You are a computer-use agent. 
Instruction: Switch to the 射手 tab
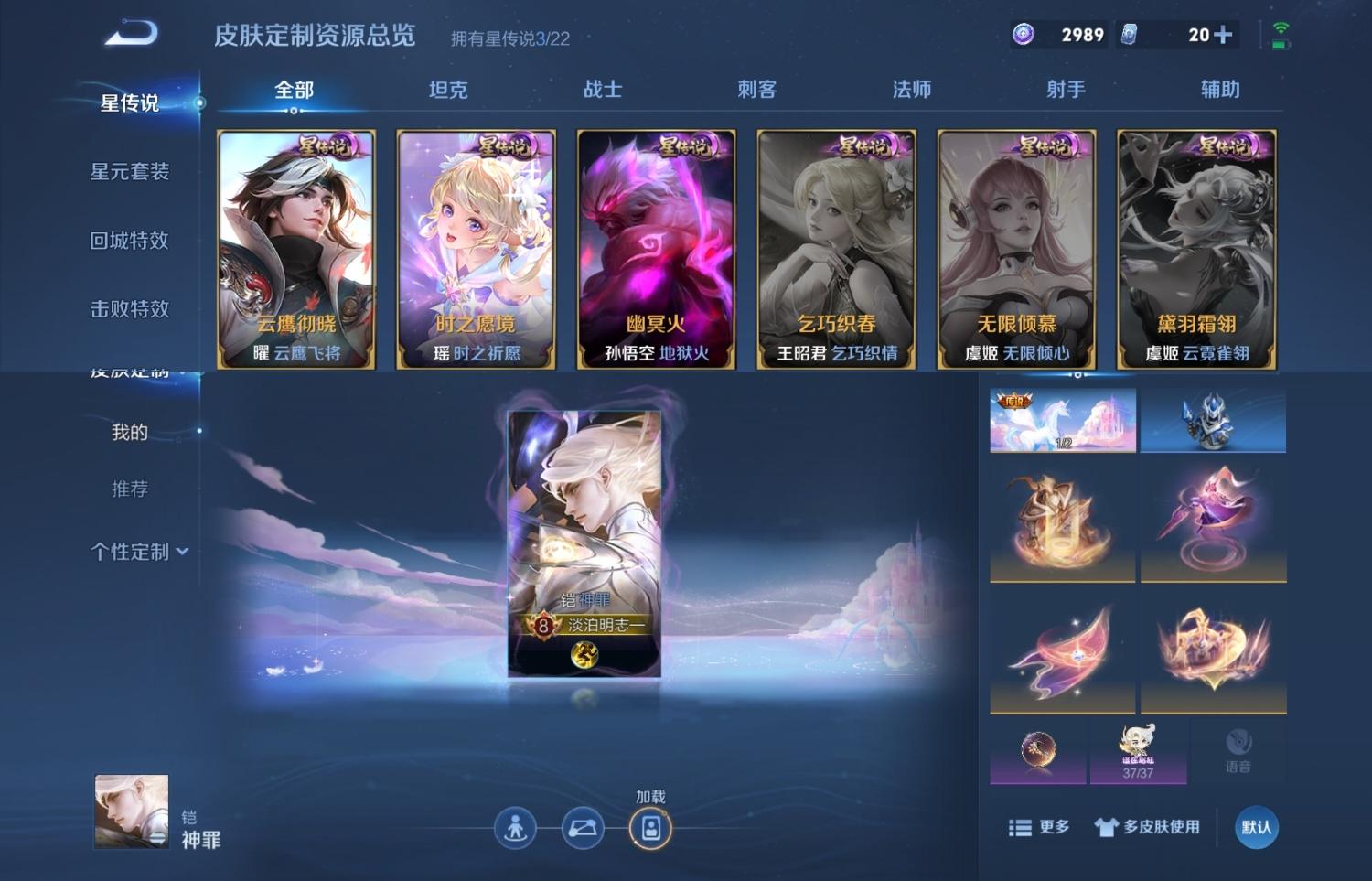pos(1062,89)
